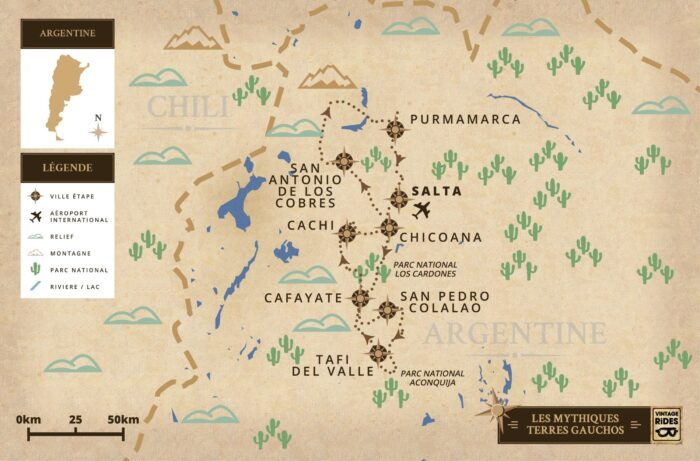Click the Tafi del Valle marker
The height and width of the screenshot is (461, 700).
pyautogui.click(x=378, y=352)
